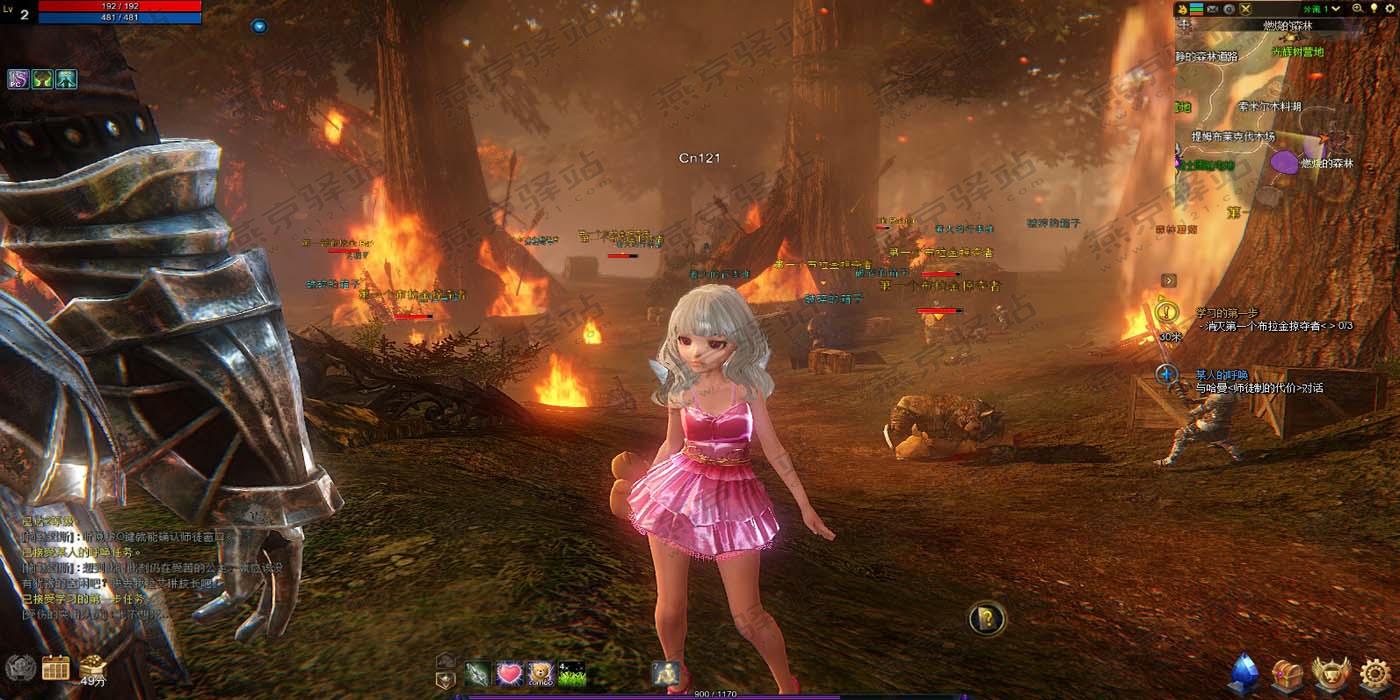Zoom the minimap with the magnifier button

[1358, 9]
